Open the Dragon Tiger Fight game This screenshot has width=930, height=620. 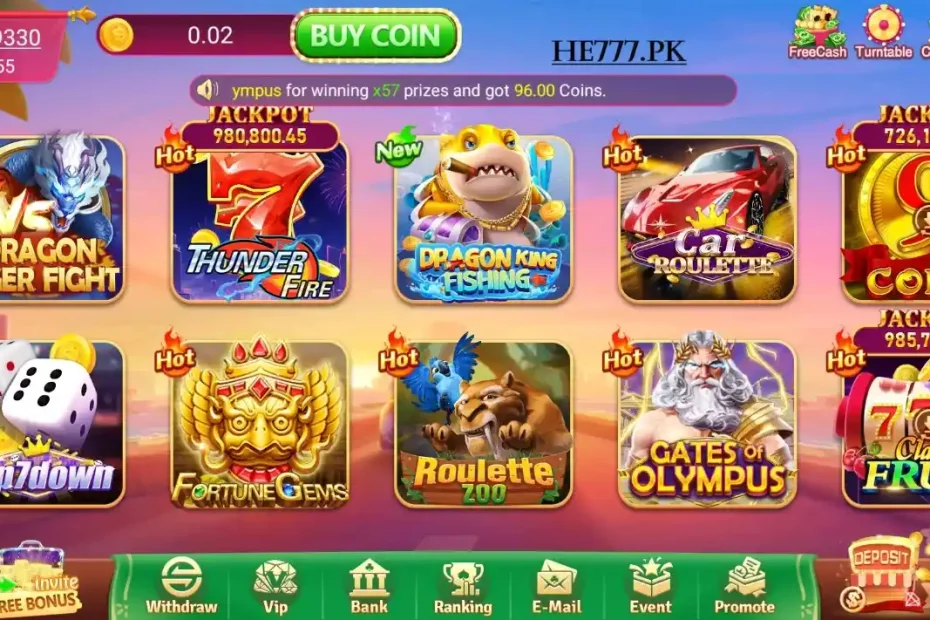[60, 220]
